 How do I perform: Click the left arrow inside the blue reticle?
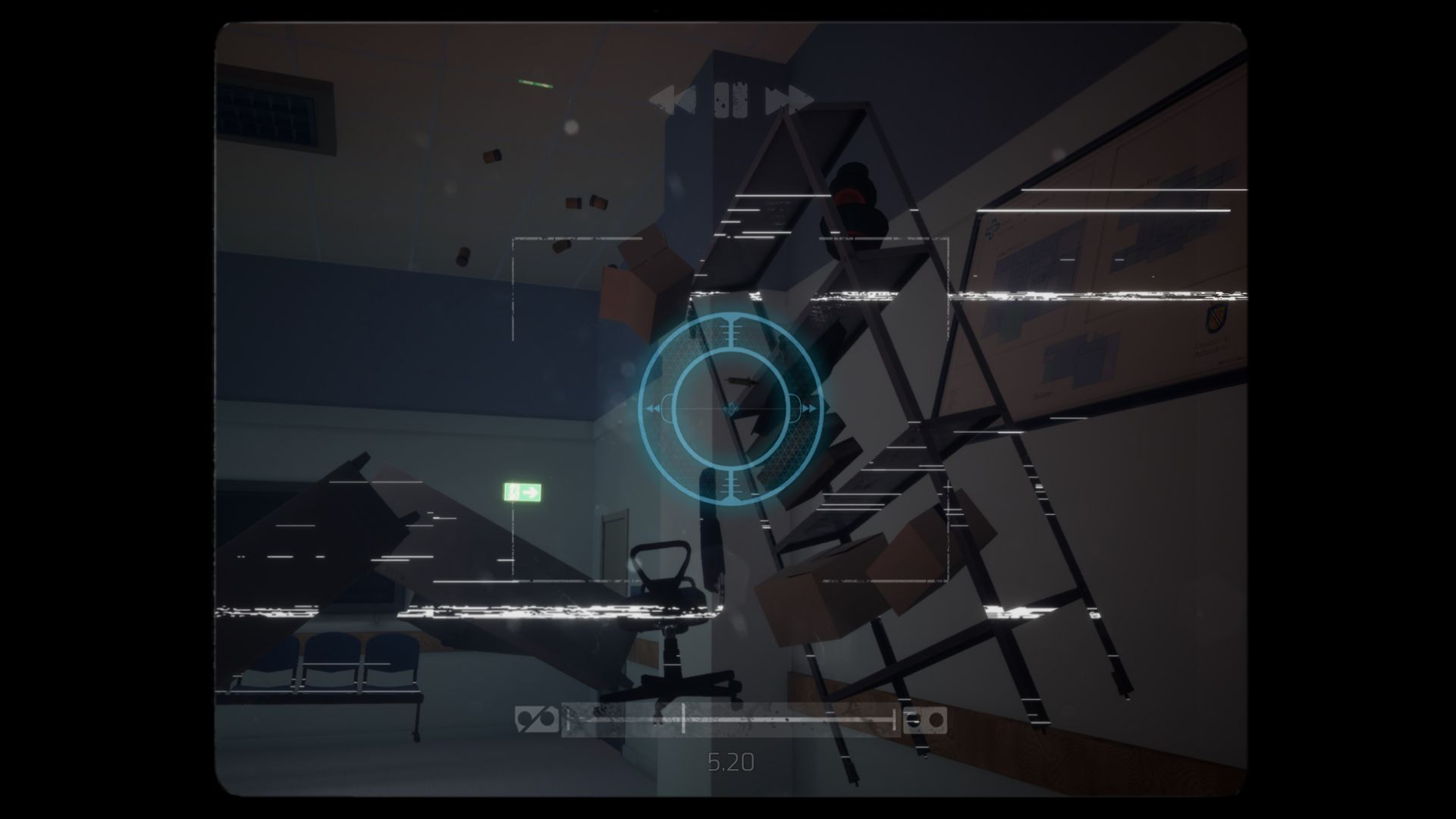click(x=654, y=408)
